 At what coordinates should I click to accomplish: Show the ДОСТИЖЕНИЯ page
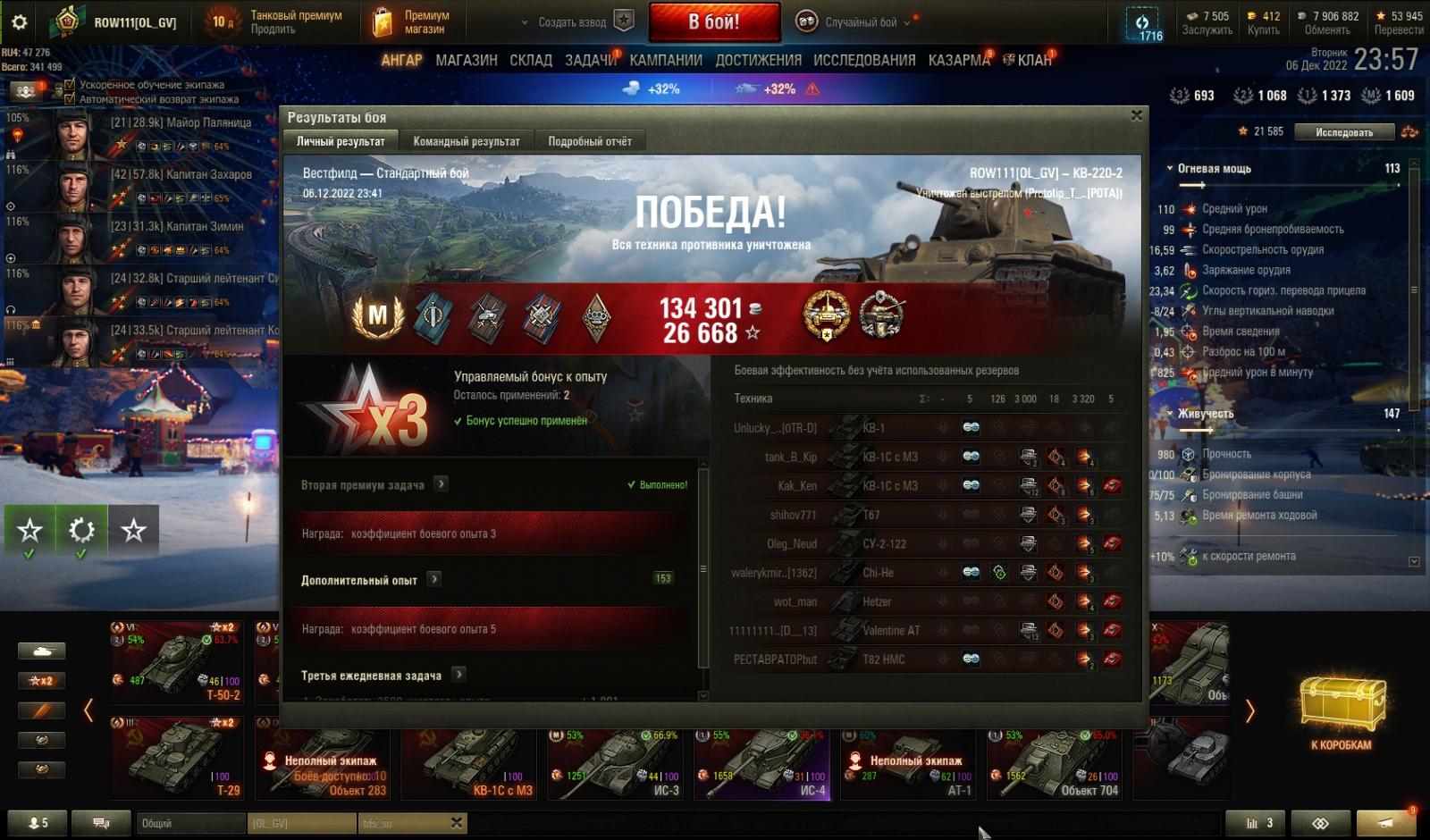pos(758,60)
